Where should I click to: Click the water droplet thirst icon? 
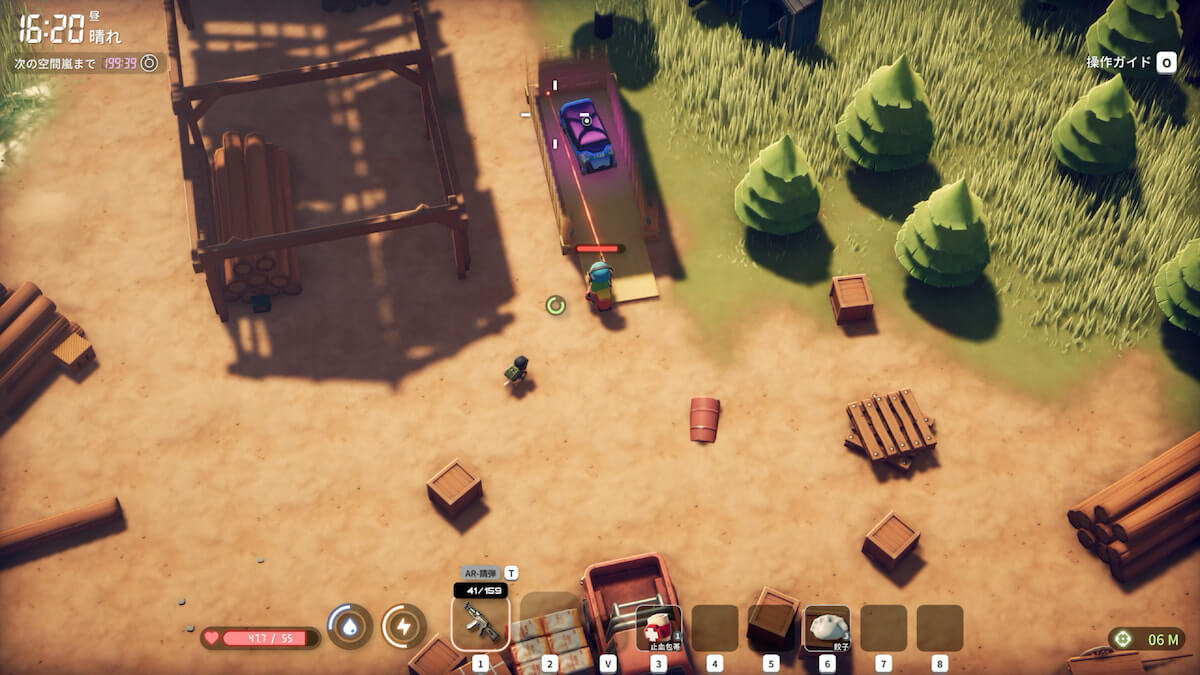[x=350, y=626]
